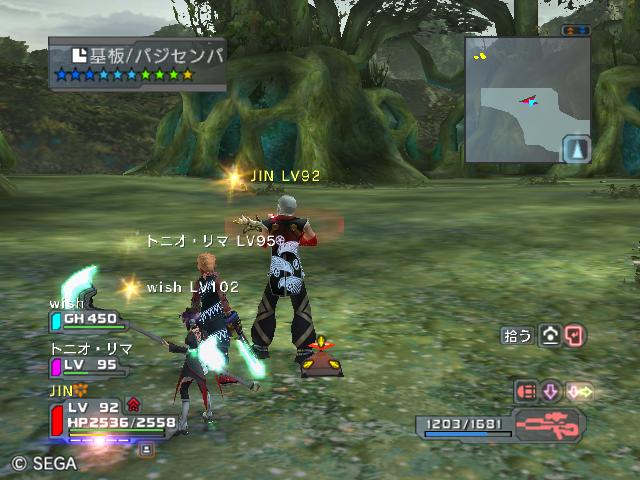Select the red bullet photon art icon

pyautogui.click(x=526, y=391)
